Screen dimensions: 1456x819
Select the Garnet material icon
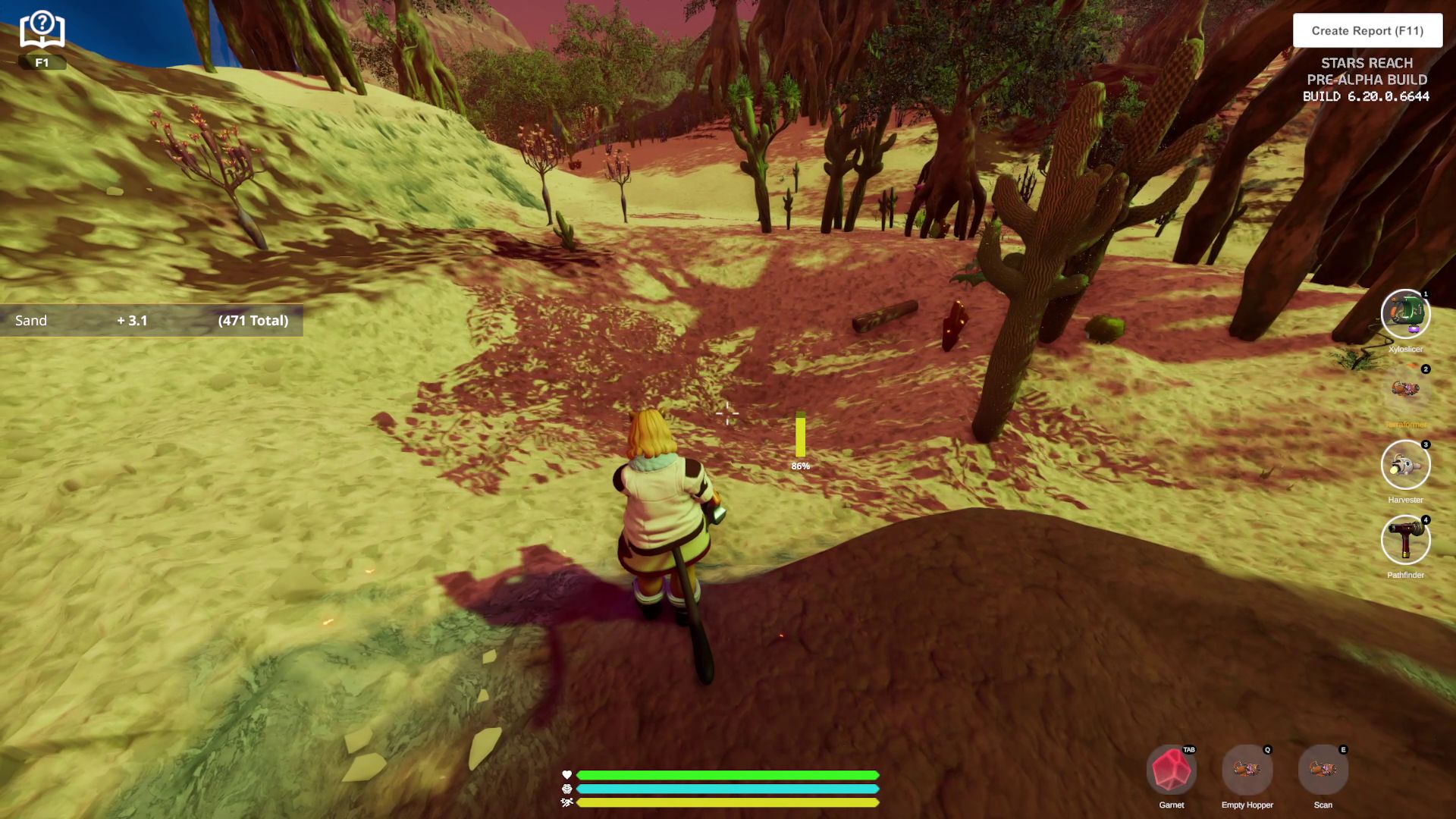[x=1172, y=770]
